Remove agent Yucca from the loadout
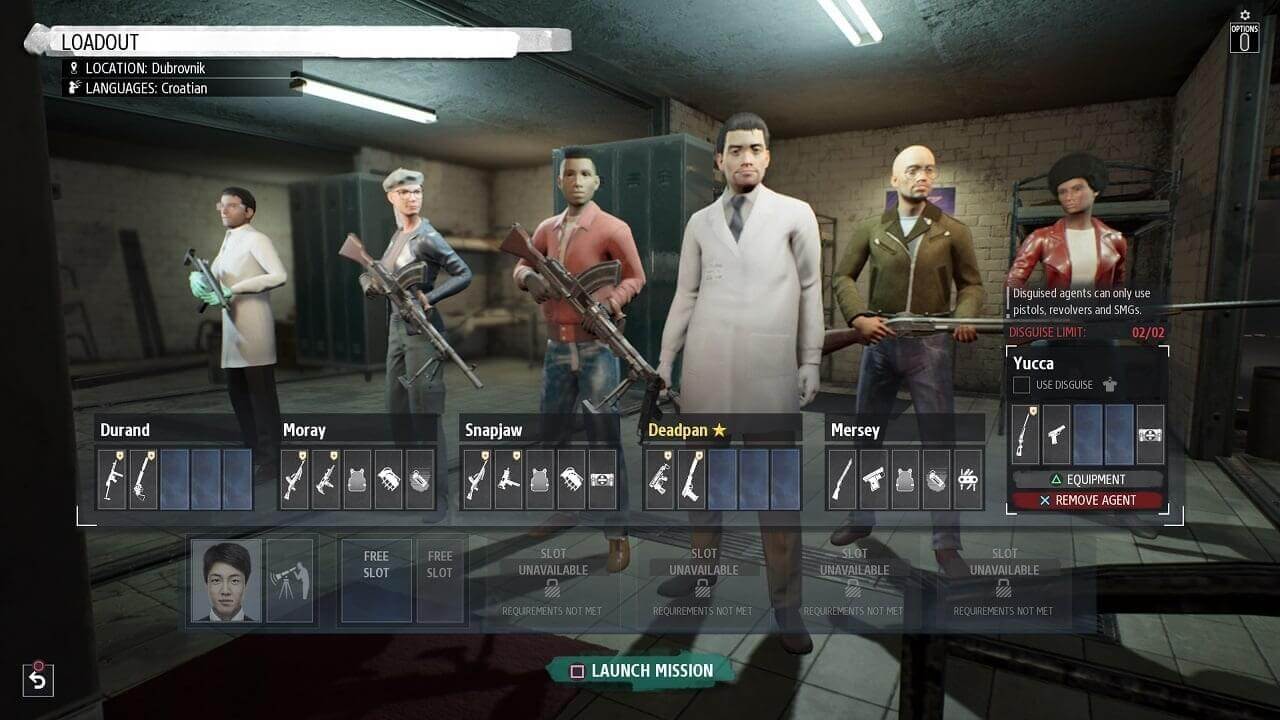 pos(1087,500)
